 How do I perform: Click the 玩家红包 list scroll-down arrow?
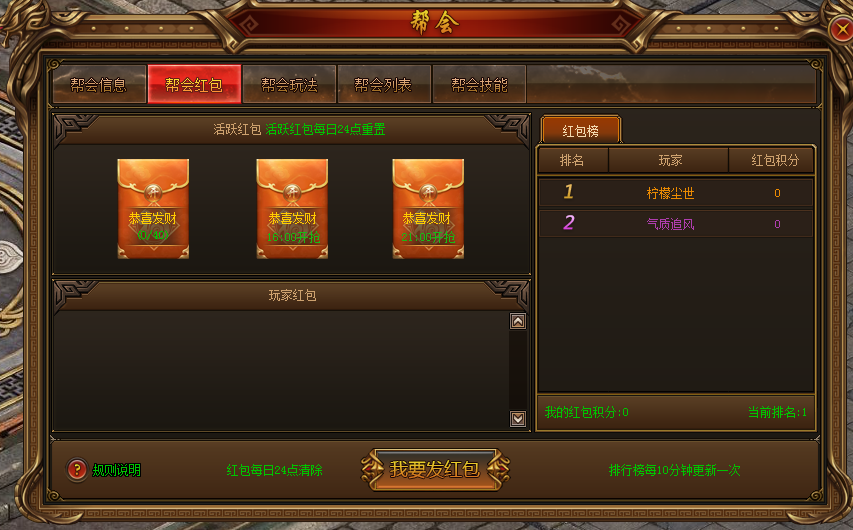518,419
